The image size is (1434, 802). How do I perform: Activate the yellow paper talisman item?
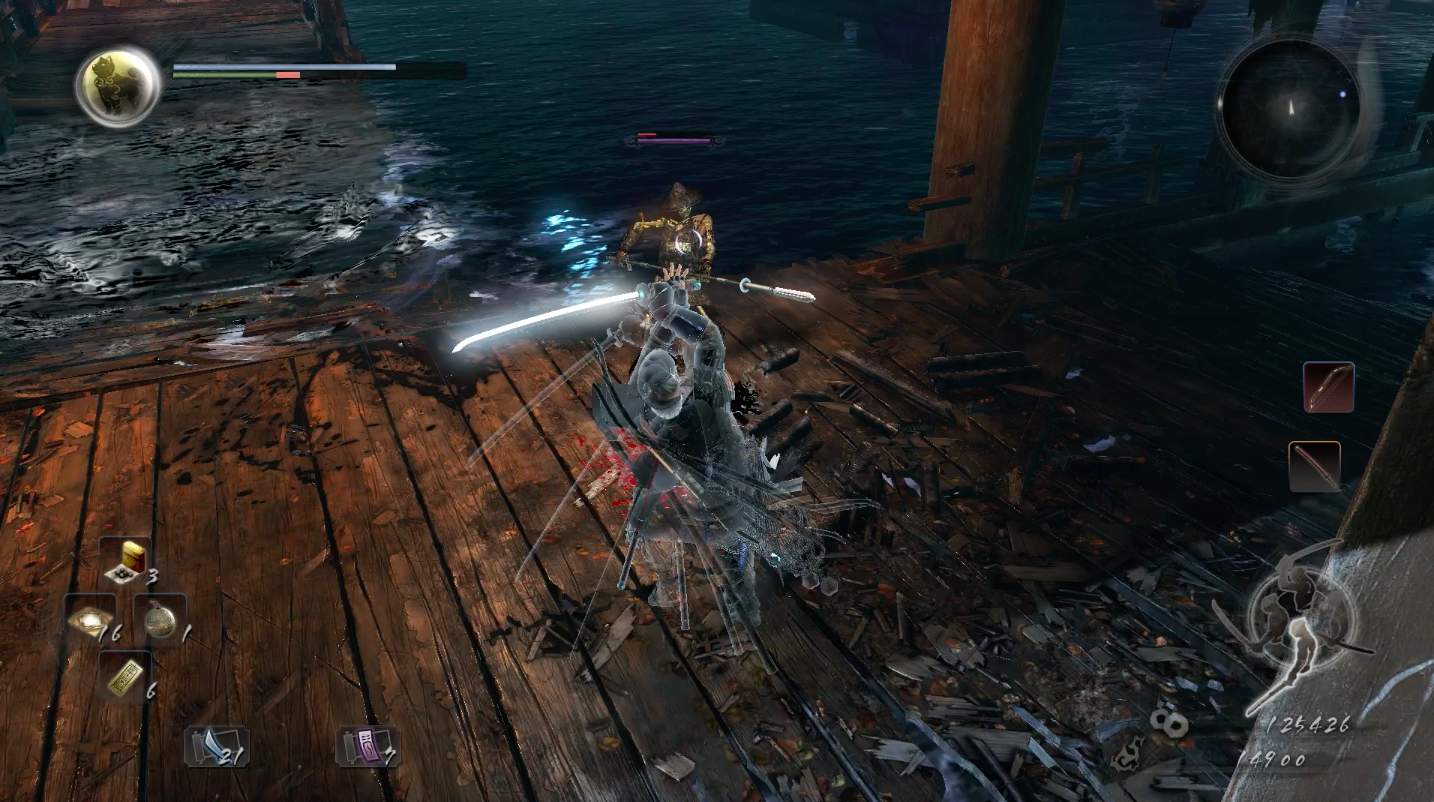[124, 677]
